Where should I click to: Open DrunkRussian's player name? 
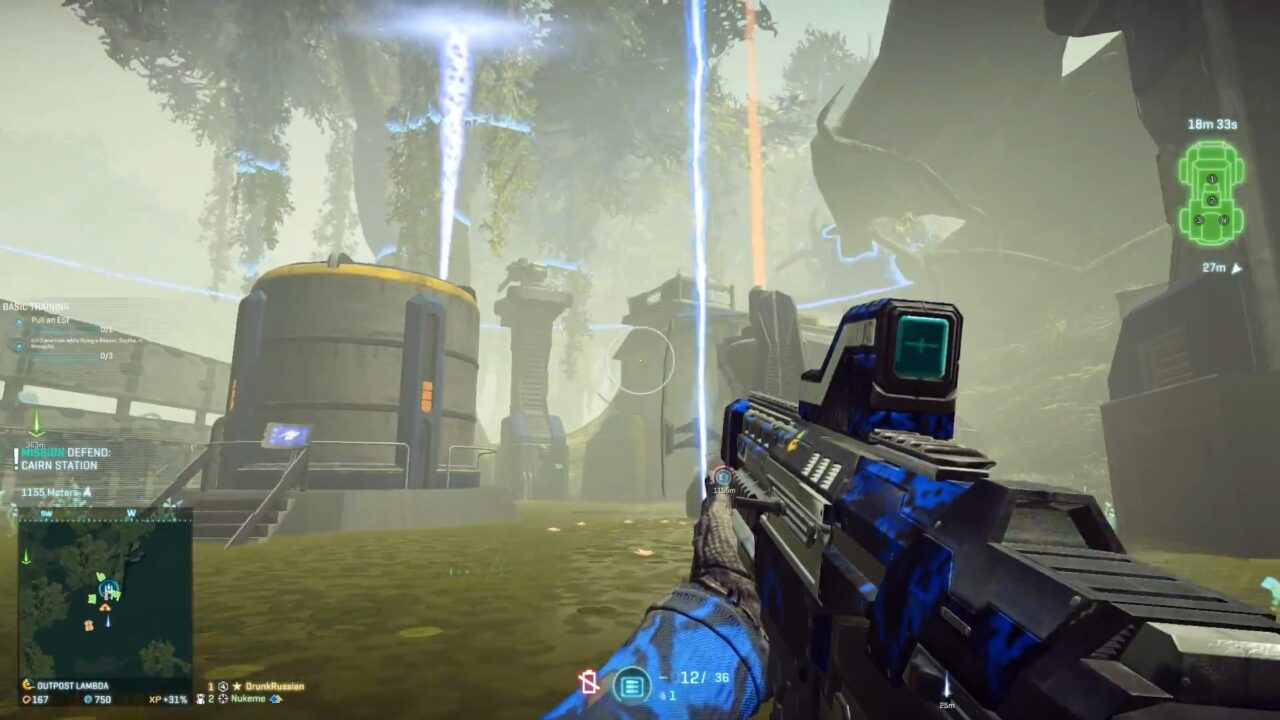point(275,687)
